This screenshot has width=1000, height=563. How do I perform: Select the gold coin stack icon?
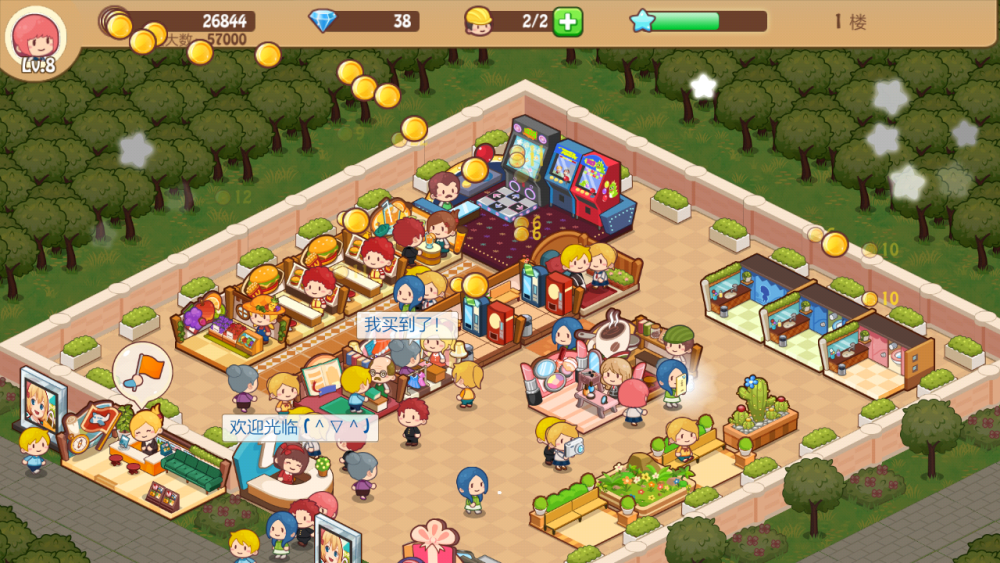coord(115,21)
